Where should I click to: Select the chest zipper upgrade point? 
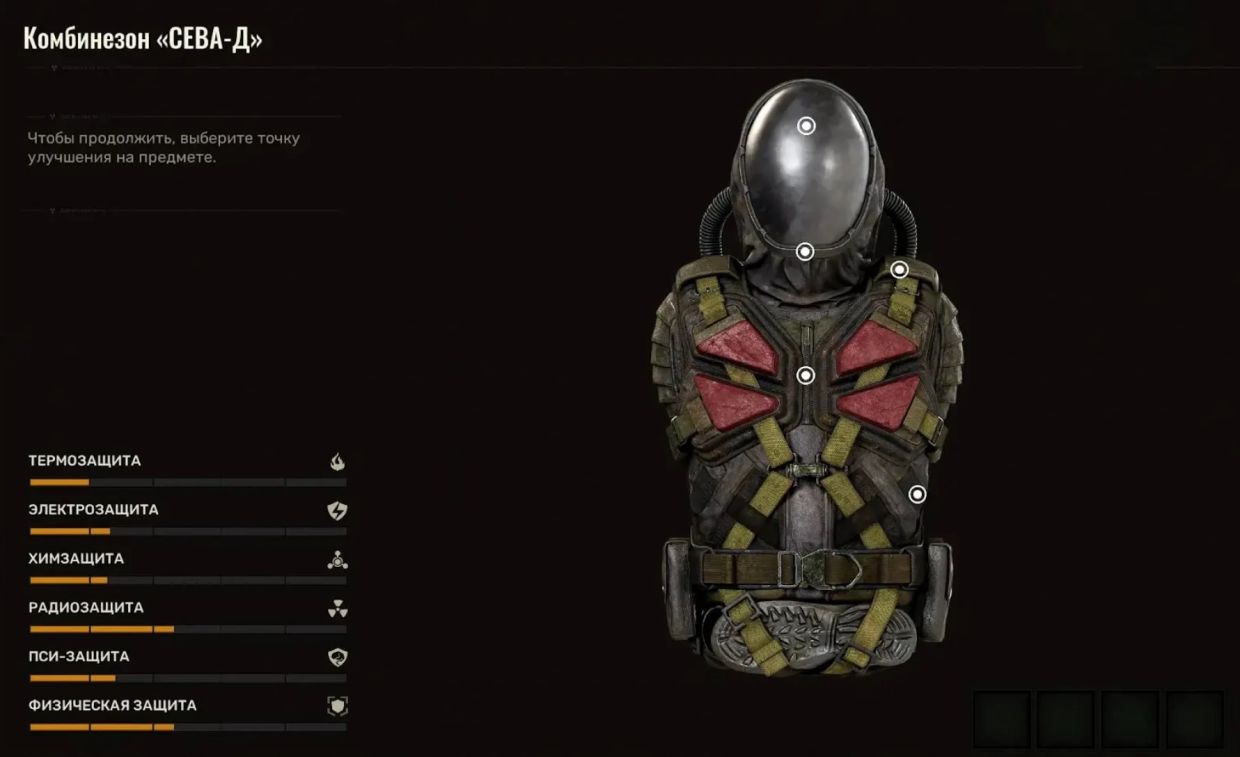pos(806,376)
